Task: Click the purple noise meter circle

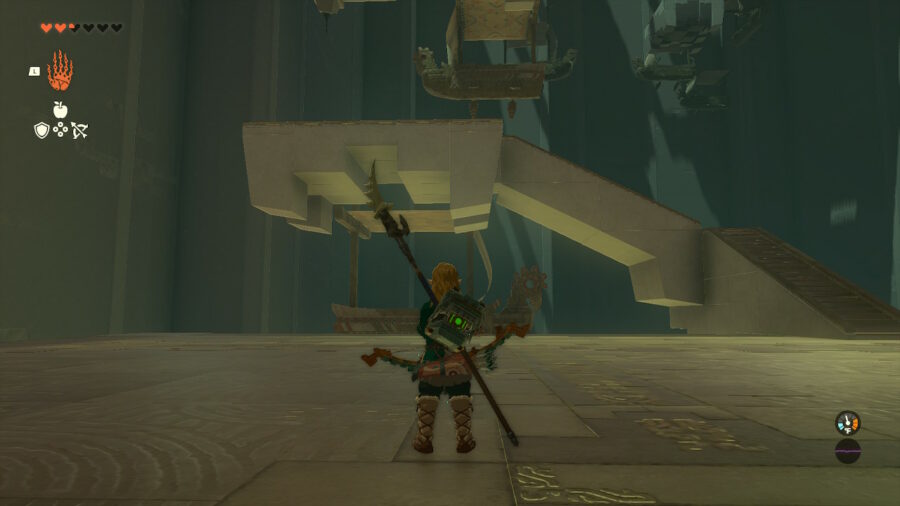Action: (848, 451)
